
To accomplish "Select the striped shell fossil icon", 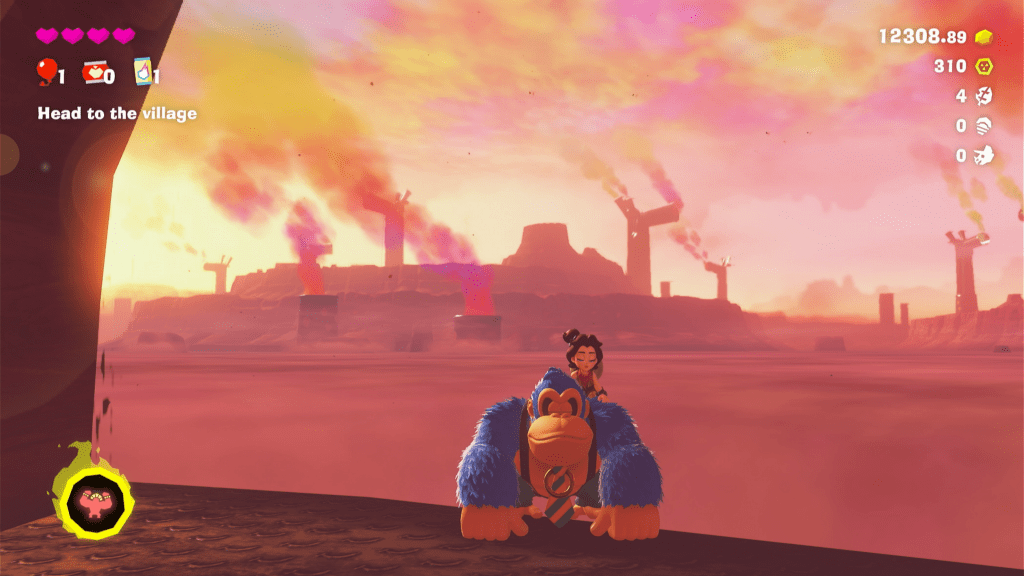I will coord(984,126).
